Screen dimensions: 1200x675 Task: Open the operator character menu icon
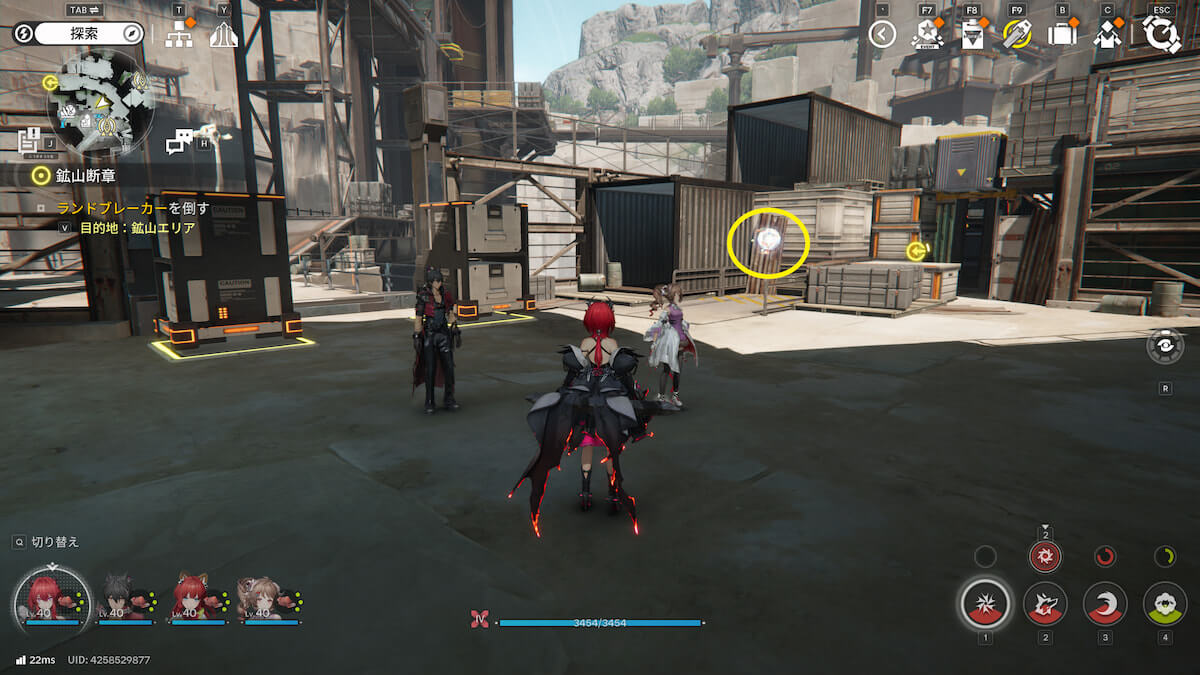[x=1107, y=35]
